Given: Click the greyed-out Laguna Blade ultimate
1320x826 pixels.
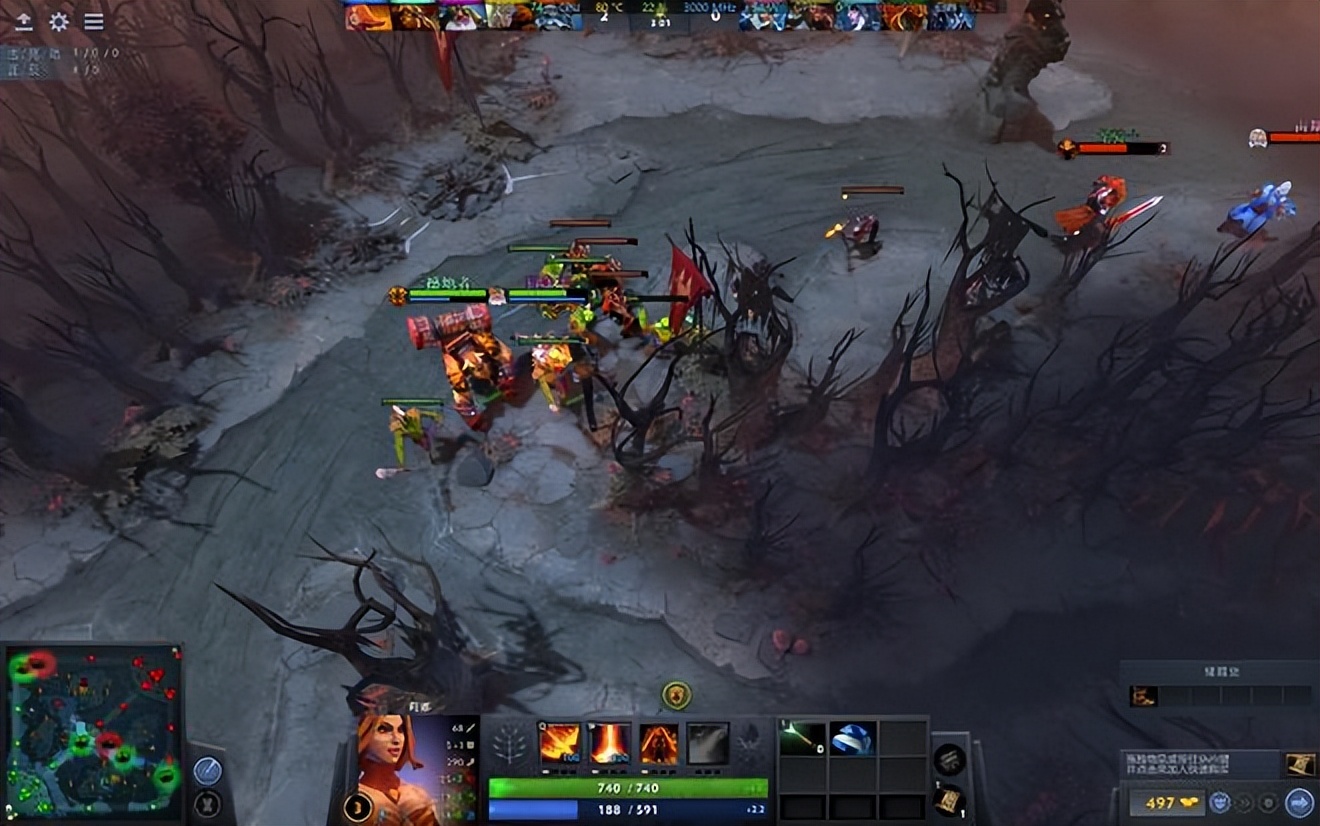Looking at the screenshot, I should click(707, 743).
